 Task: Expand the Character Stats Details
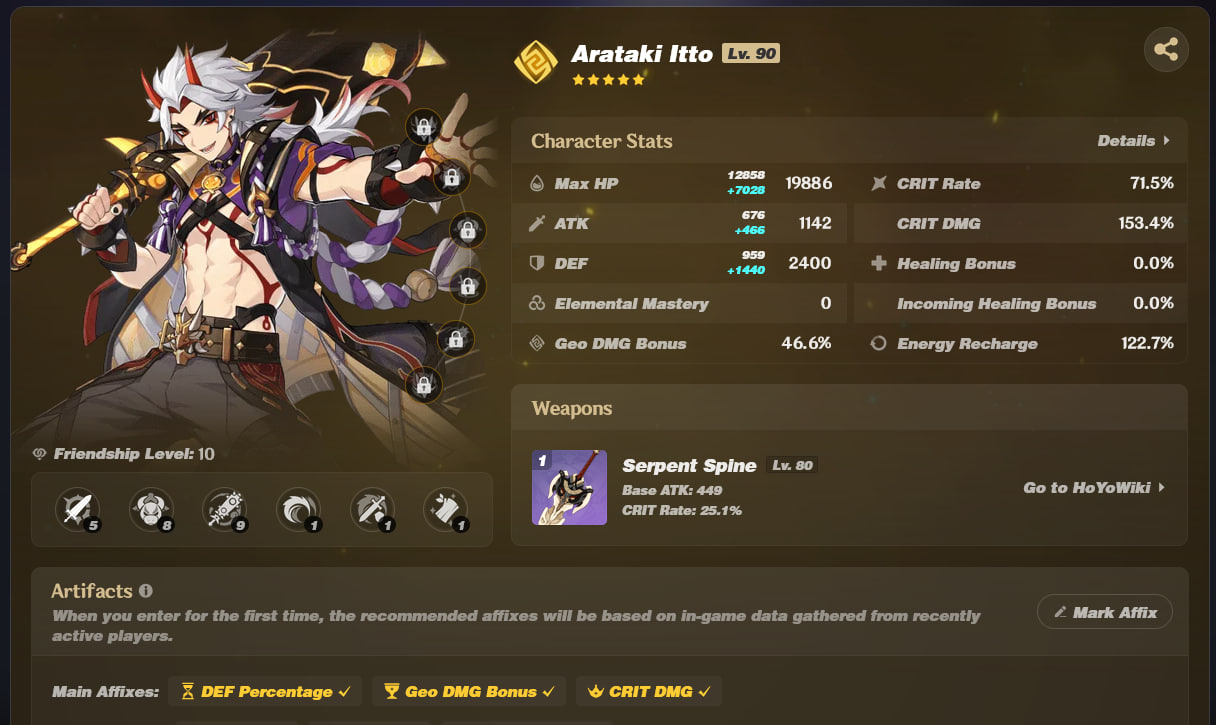pyautogui.click(x=1133, y=141)
